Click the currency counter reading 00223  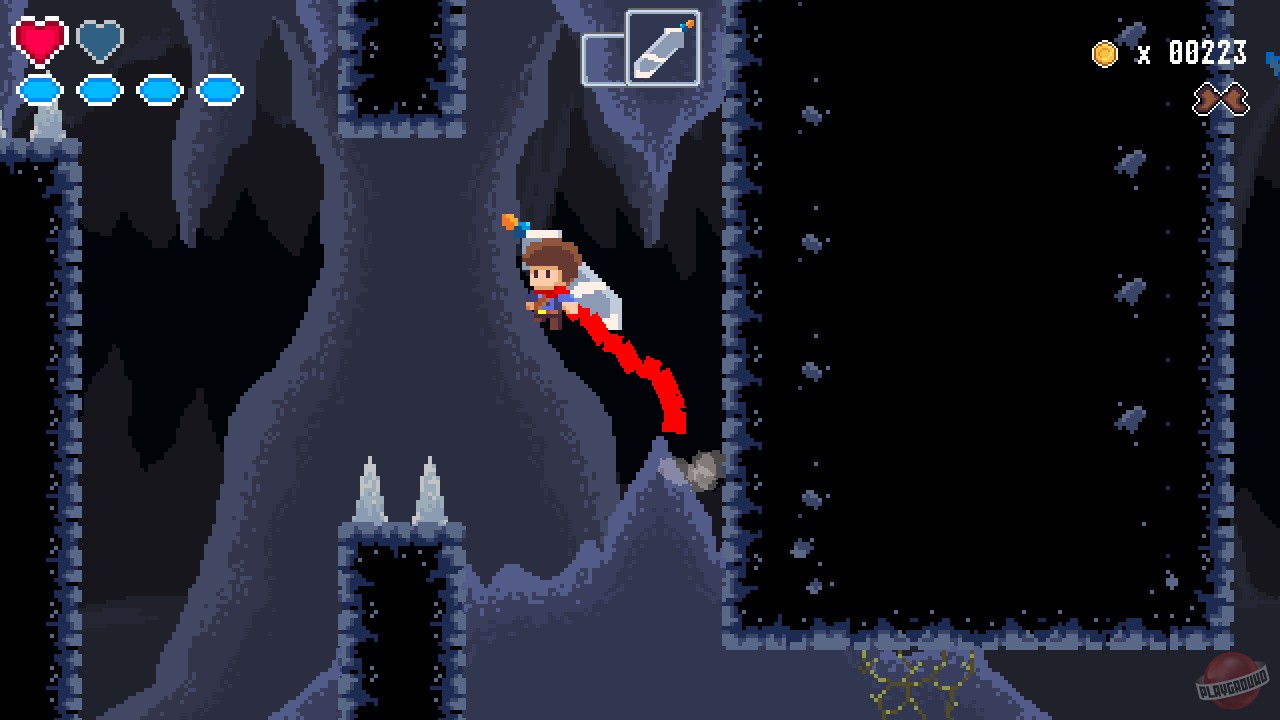[x=1205, y=55]
